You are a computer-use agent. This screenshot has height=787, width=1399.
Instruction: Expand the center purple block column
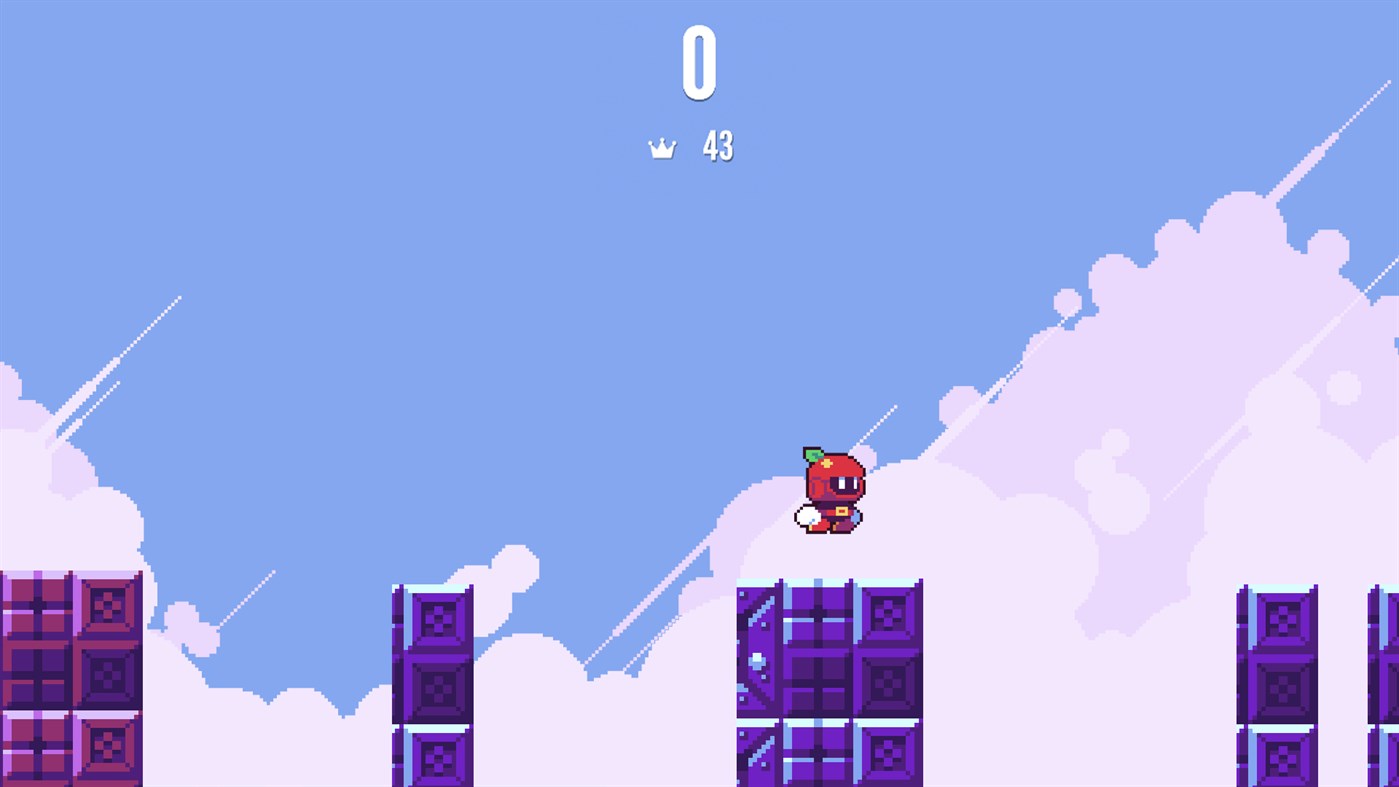(830, 680)
